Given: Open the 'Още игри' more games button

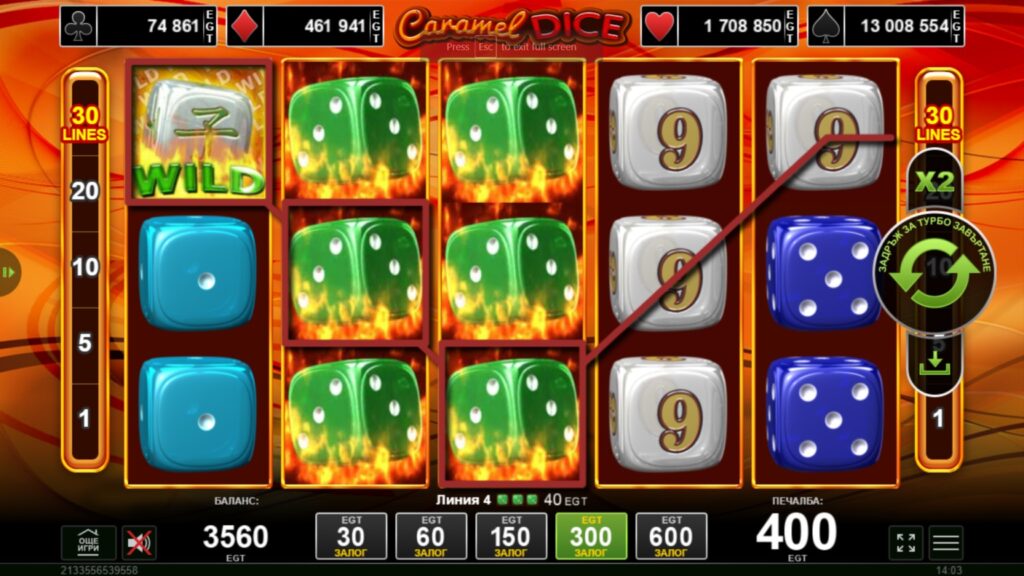Looking at the screenshot, I should click(88, 542).
